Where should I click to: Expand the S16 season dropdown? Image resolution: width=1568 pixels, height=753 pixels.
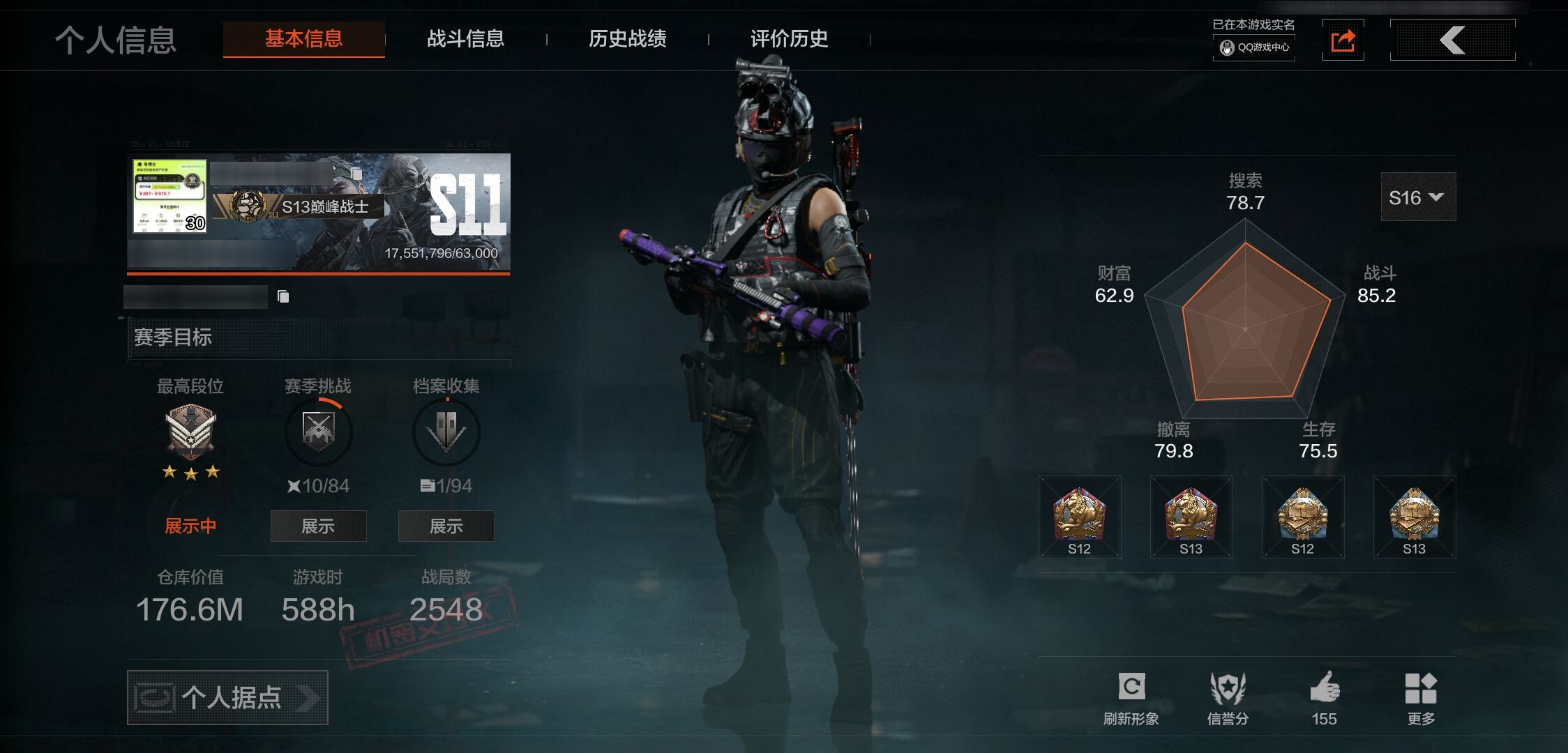tap(1417, 197)
